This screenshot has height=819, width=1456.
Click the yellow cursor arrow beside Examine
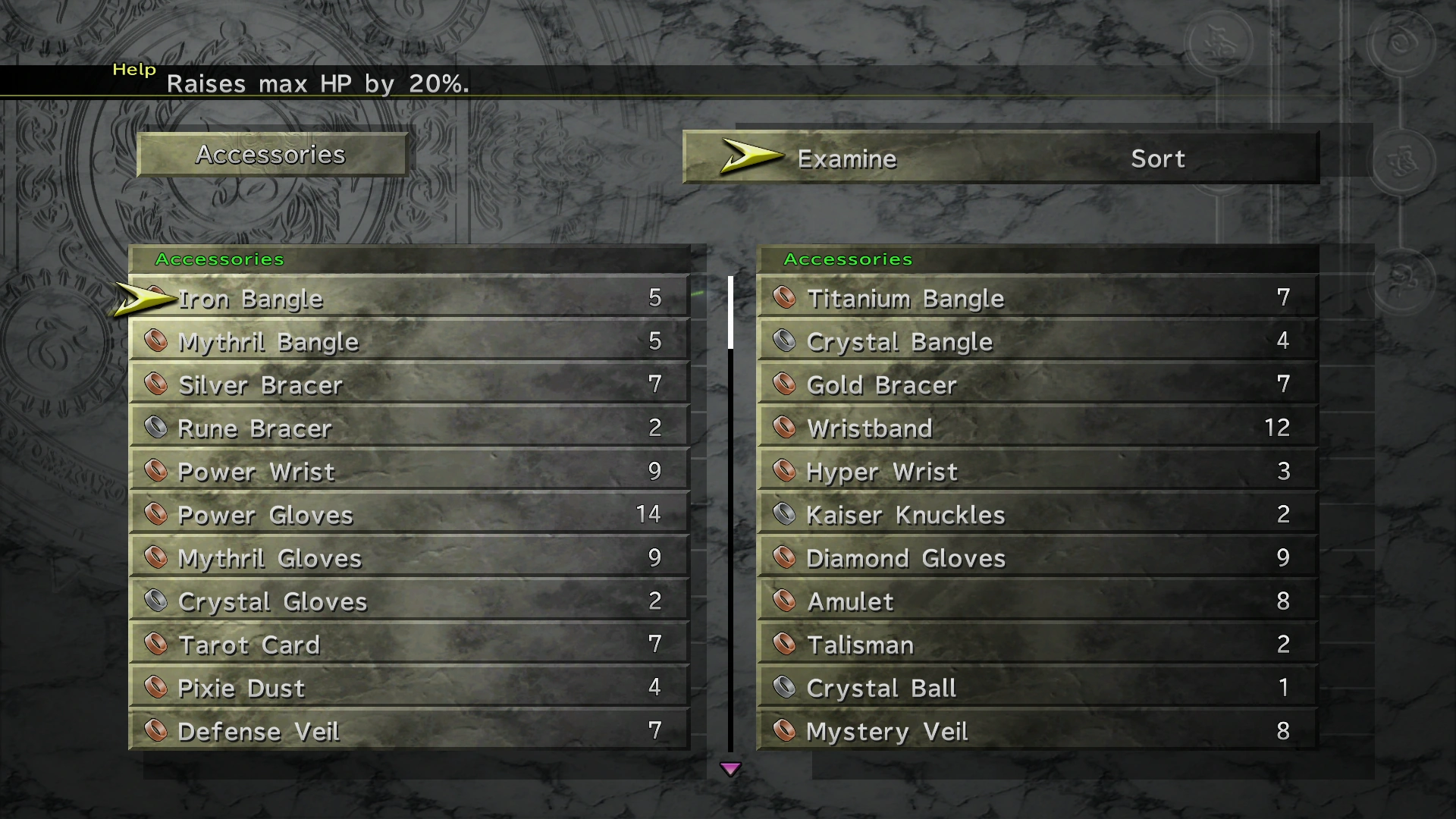749,157
